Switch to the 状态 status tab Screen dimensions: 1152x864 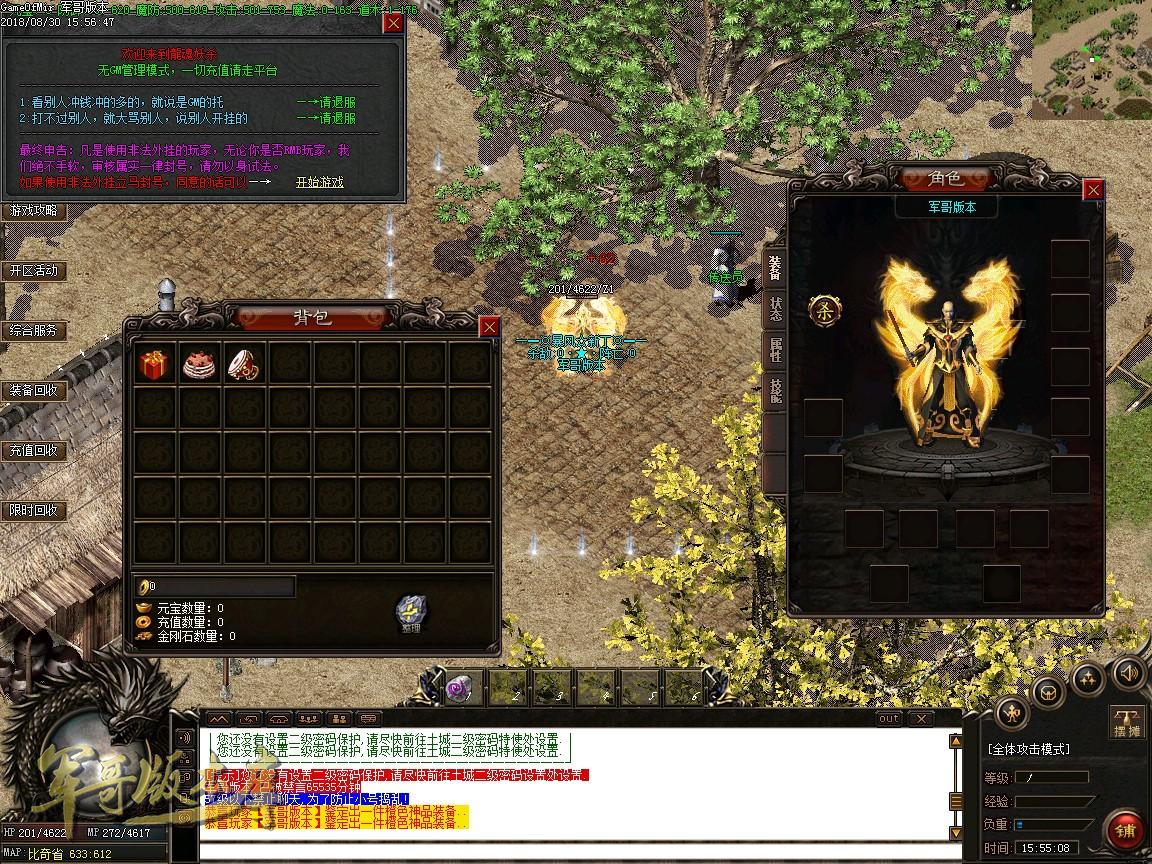(x=775, y=309)
